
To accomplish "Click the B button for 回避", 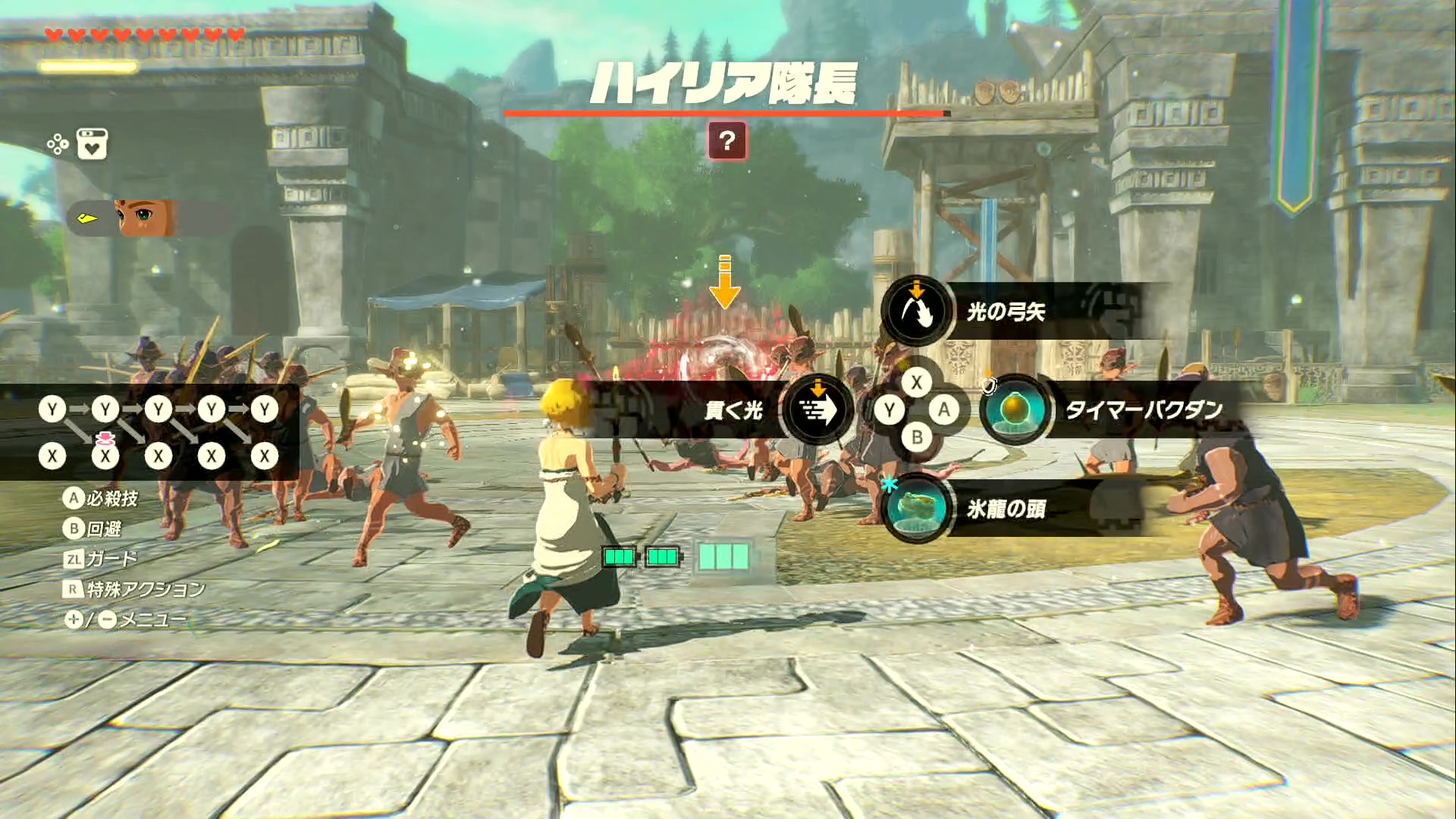I will tap(74, 530).
